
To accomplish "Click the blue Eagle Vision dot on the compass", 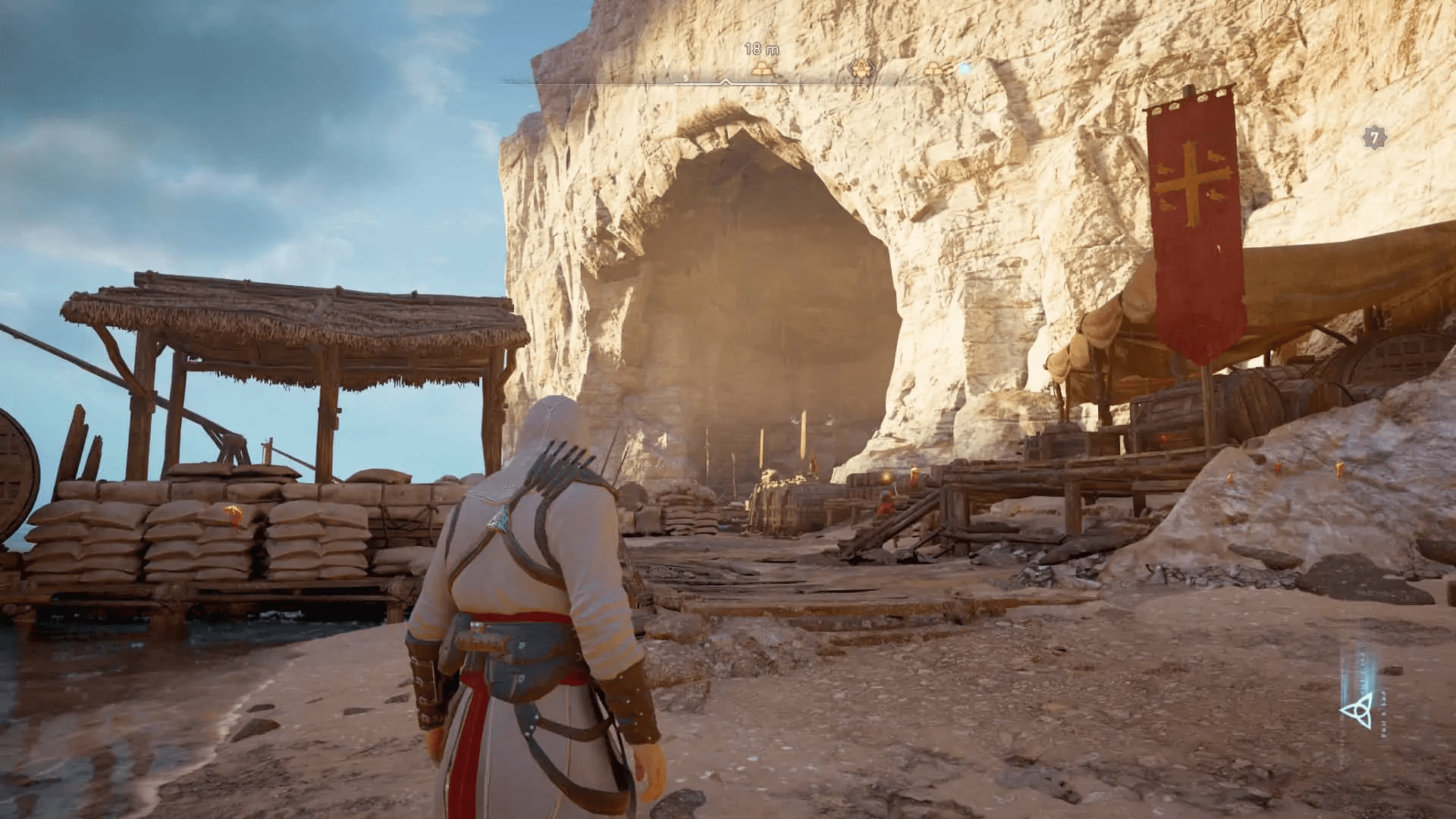I will point(965,69).
